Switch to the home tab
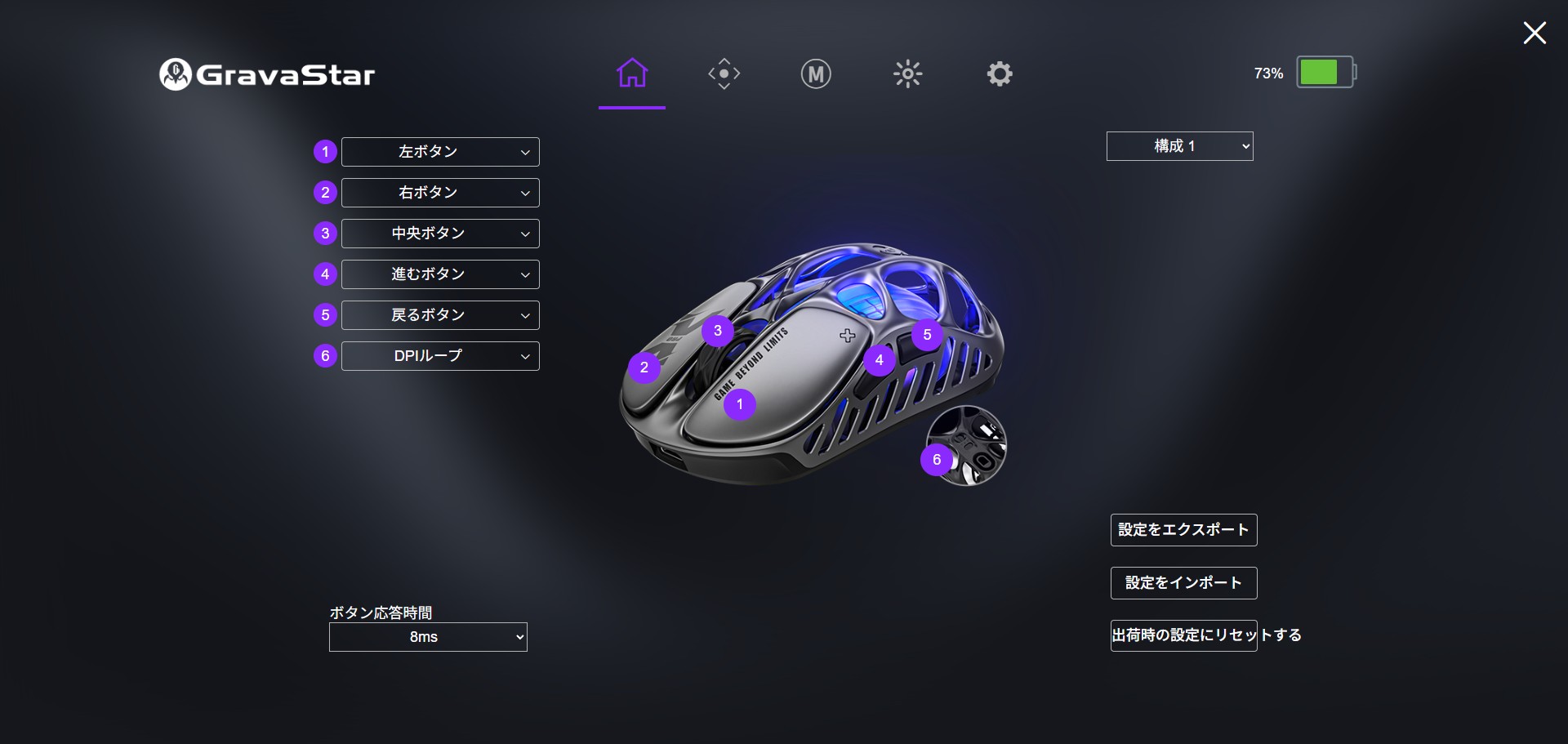The image size is (1568, 744). pyautogui.click(x=632, y=74)
